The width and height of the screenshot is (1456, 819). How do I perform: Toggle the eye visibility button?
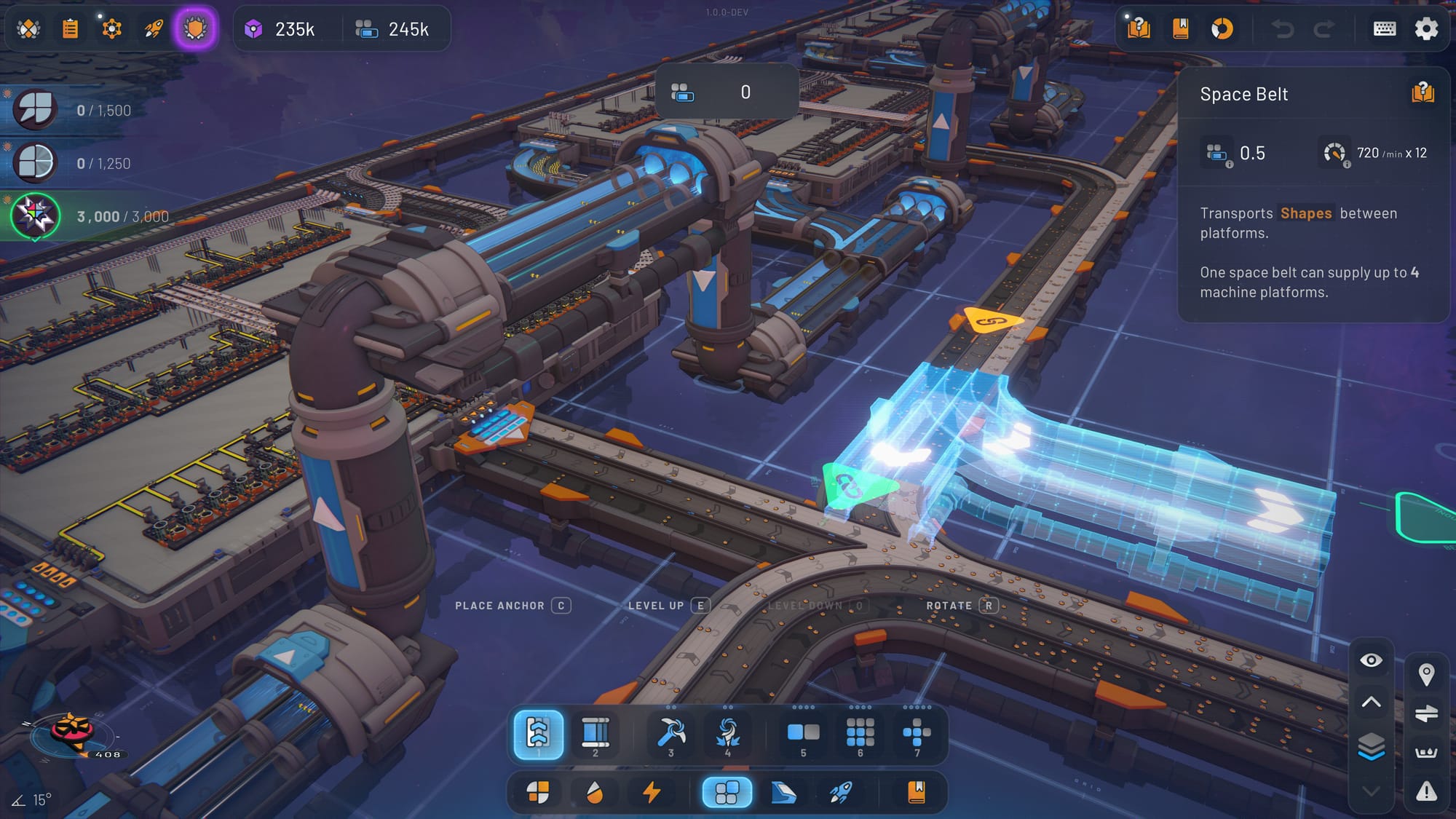point(1371,660)
